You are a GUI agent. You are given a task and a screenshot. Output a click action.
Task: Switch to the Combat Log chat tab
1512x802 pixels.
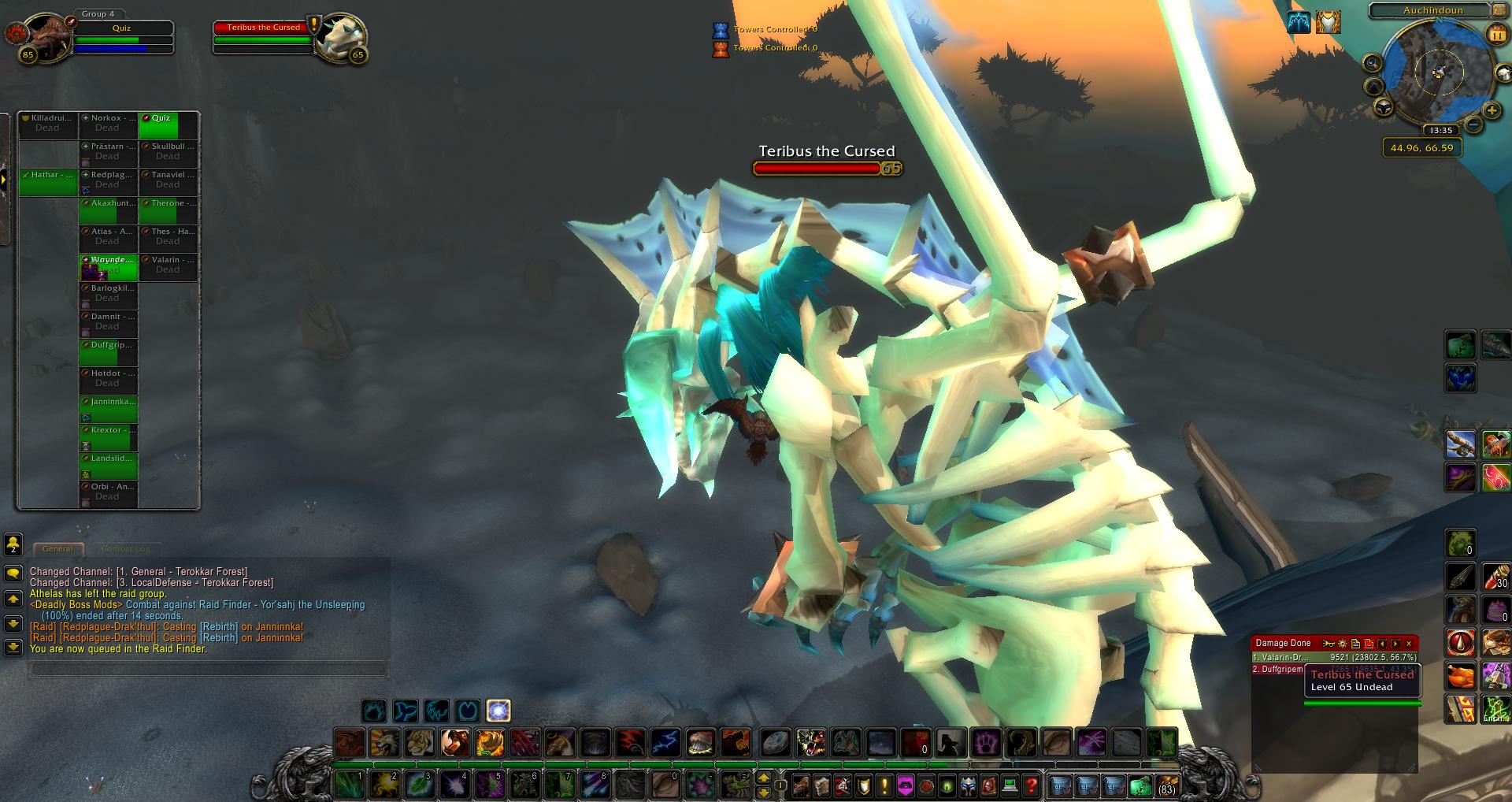(125, 548)
